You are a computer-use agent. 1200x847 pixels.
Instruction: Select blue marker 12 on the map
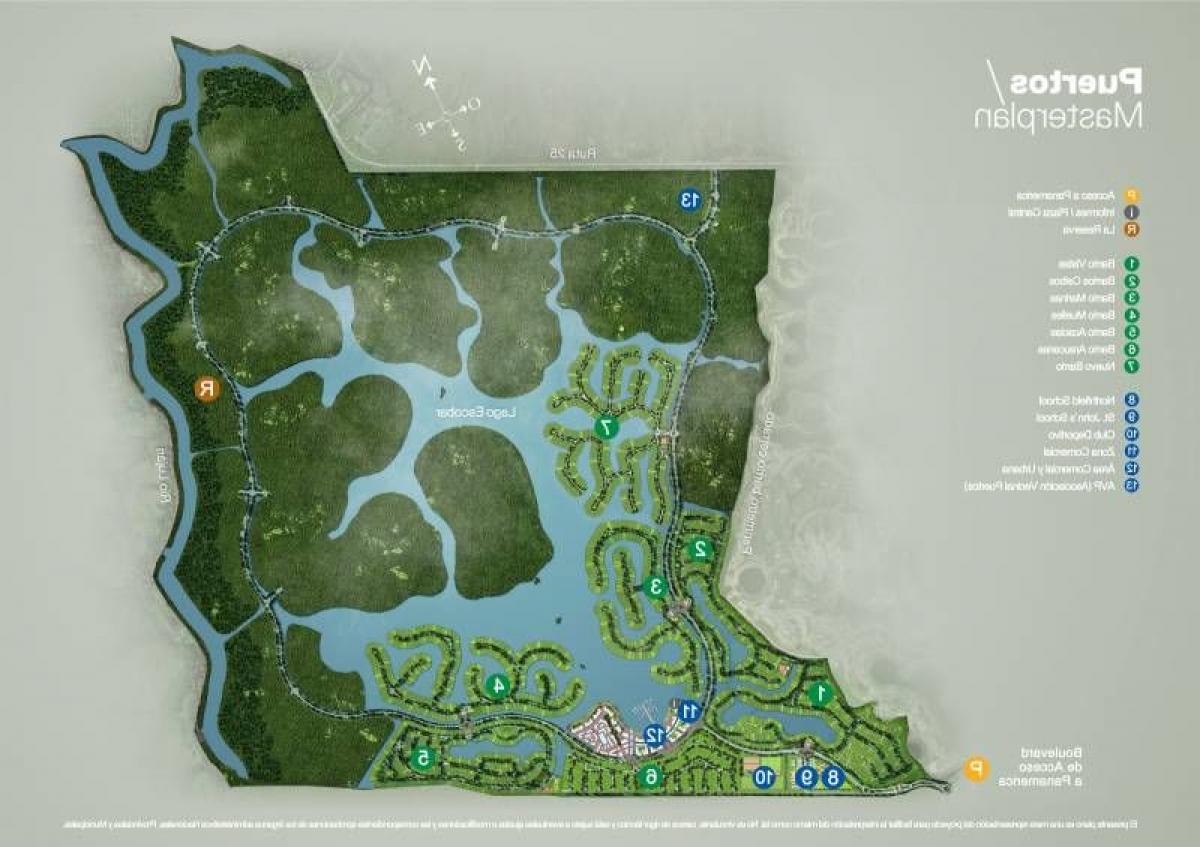(x=653, y=735)
